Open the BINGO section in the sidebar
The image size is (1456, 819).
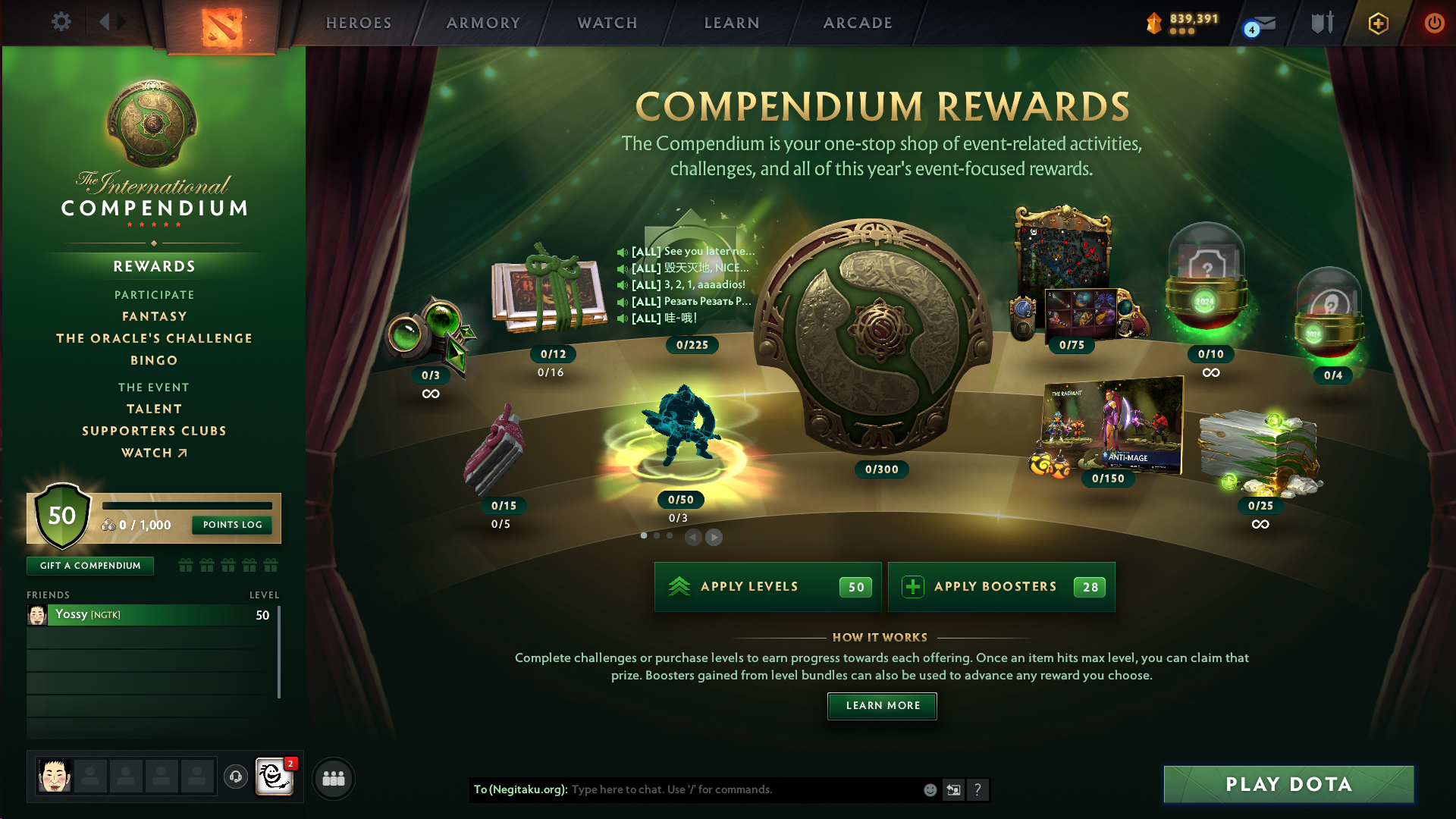154,360
